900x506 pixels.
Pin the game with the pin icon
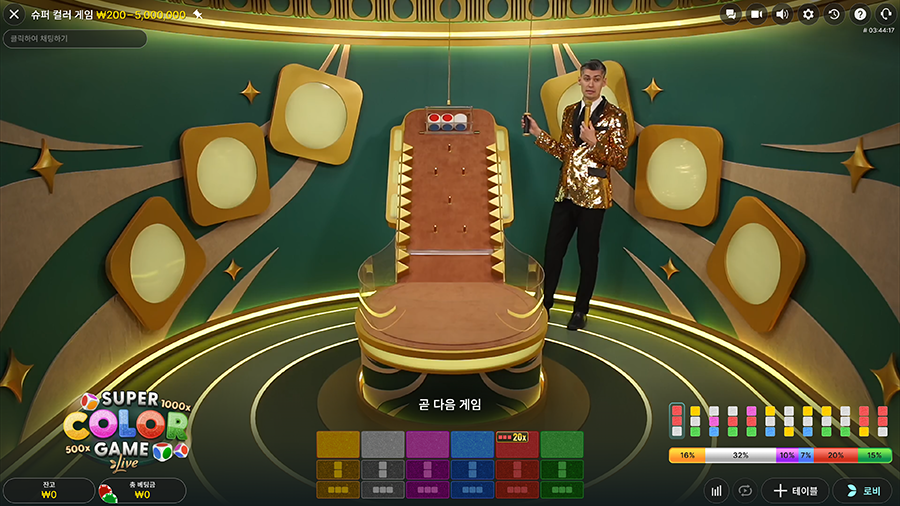[x=198, y=15]
